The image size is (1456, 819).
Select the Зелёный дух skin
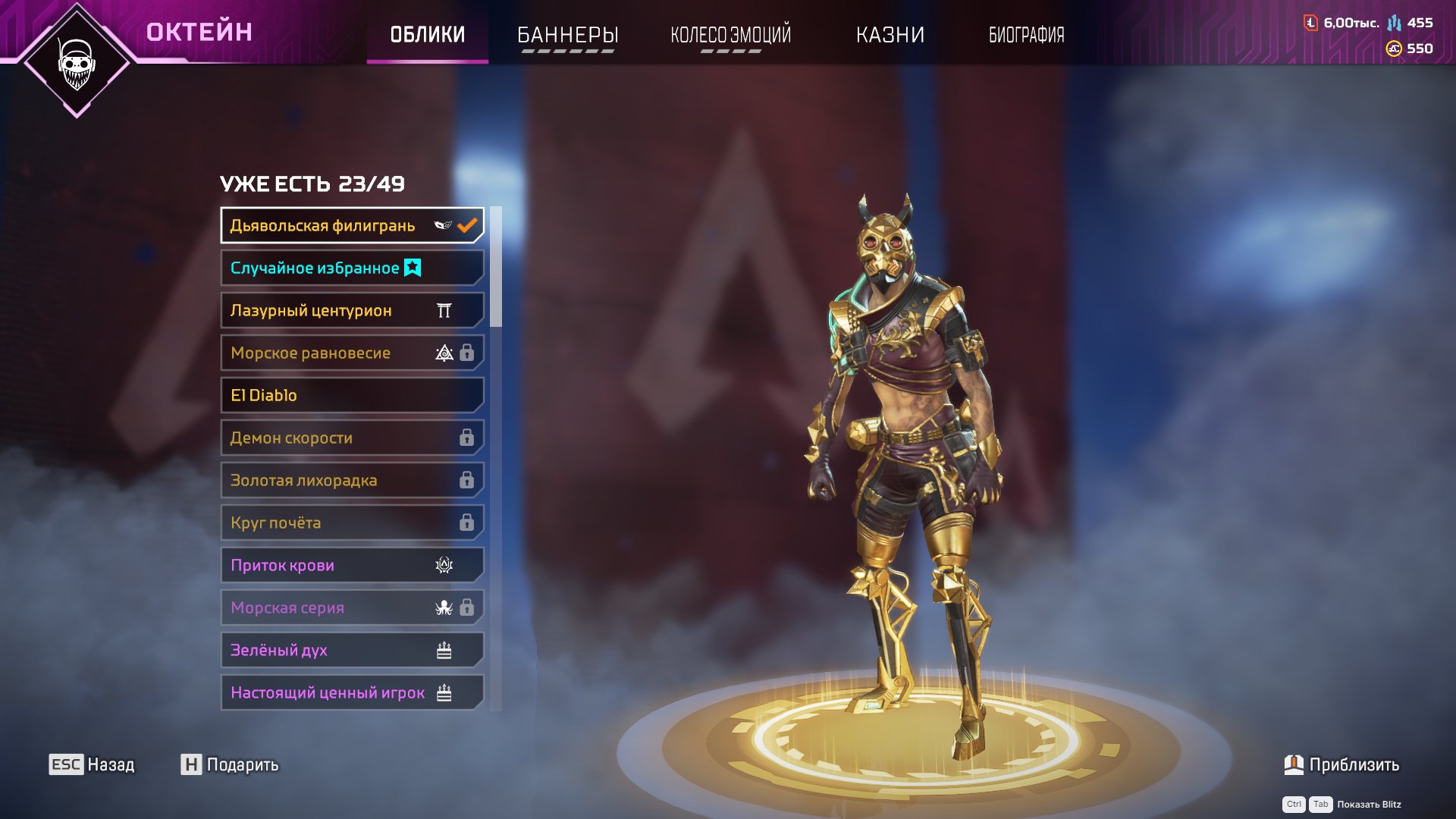(x=352, y=650)
